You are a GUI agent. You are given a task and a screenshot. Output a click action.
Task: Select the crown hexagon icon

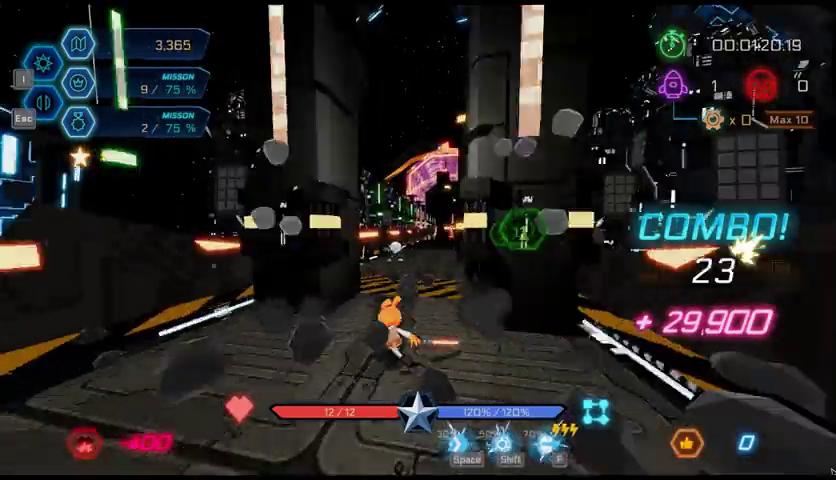78,82
